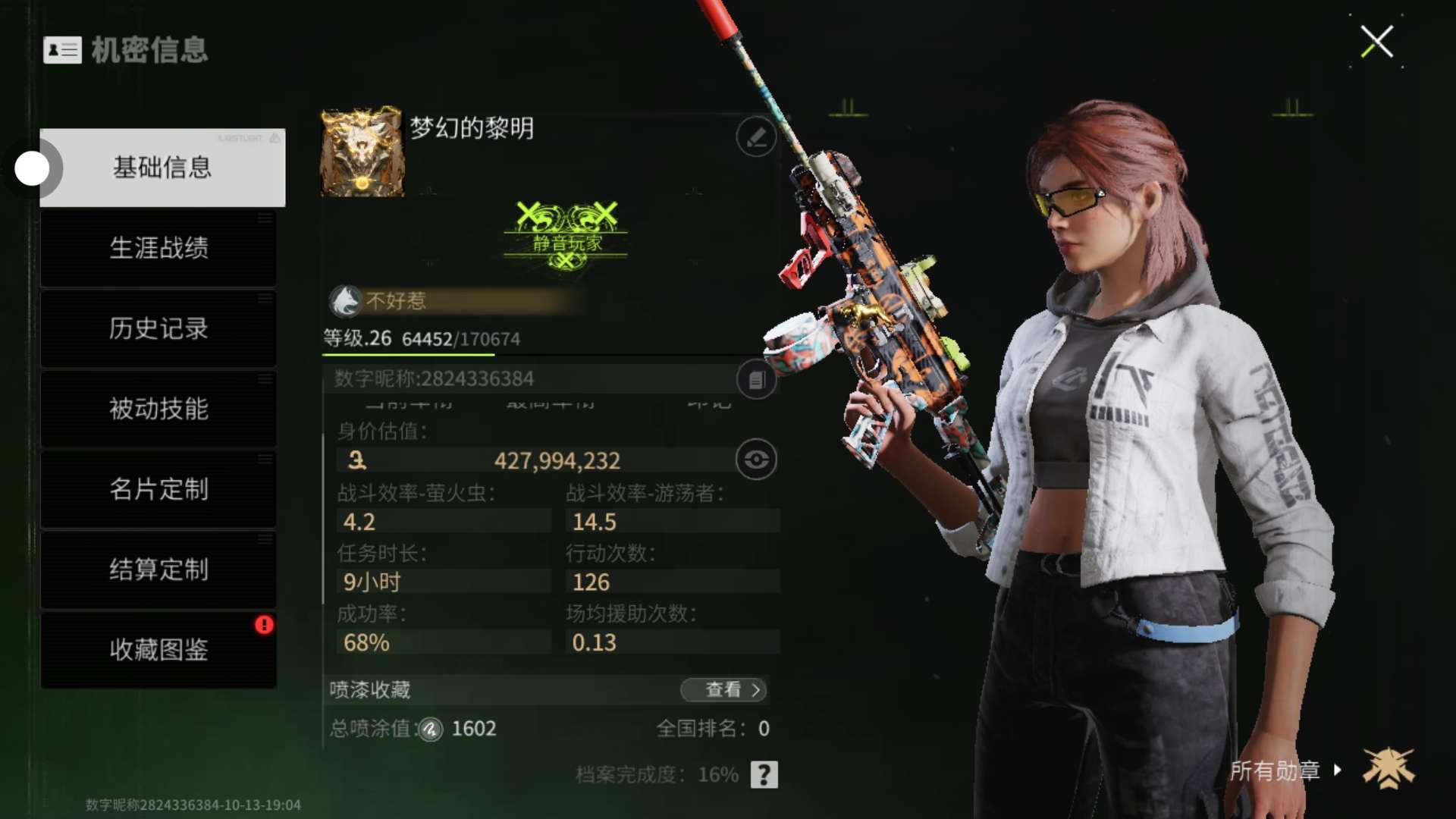Switch to the 生涯战绩 tab
This screenshot has width=1456, height=819.
[158, 248]
